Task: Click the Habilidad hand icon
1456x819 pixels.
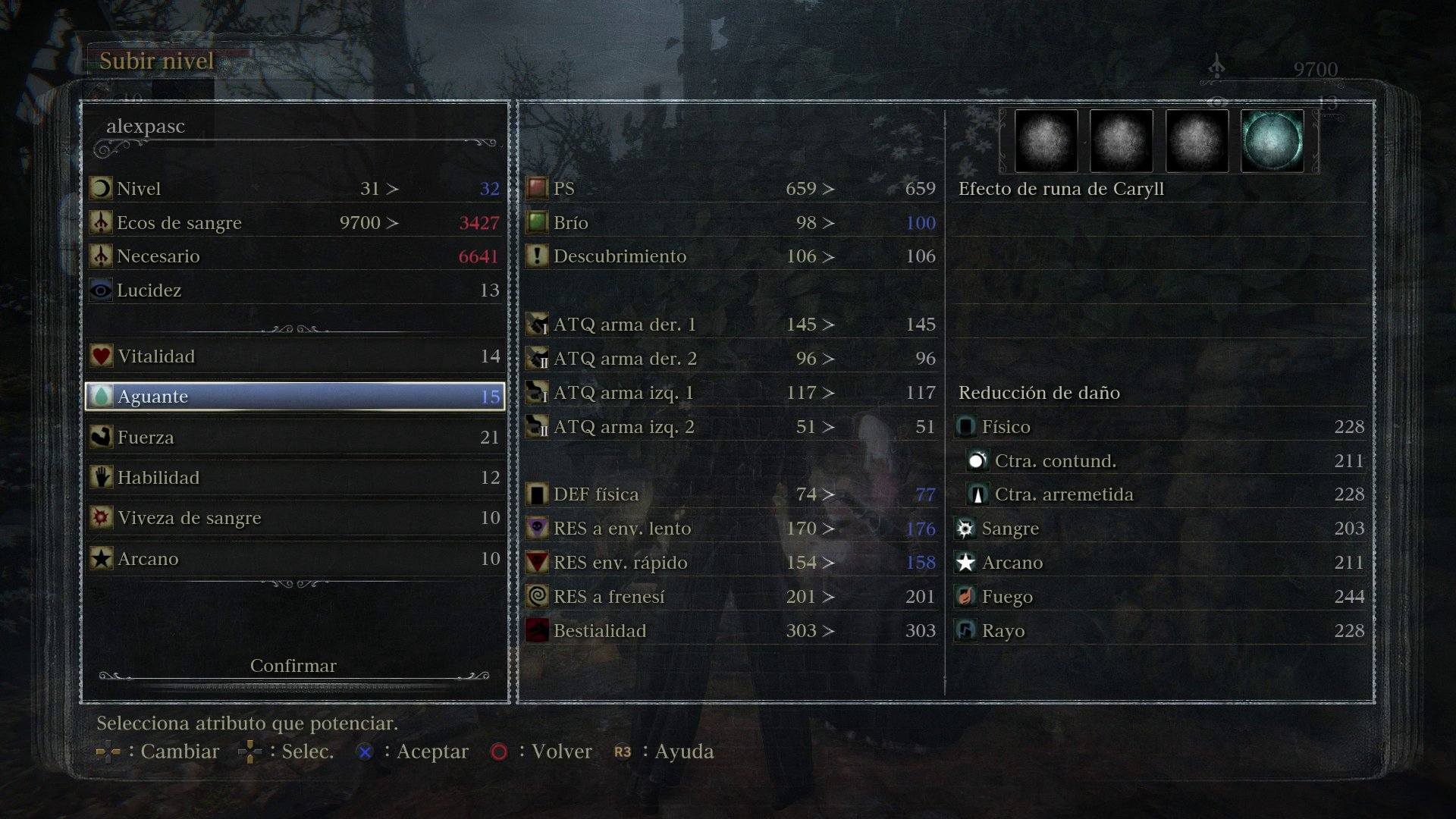Action: 101,478
